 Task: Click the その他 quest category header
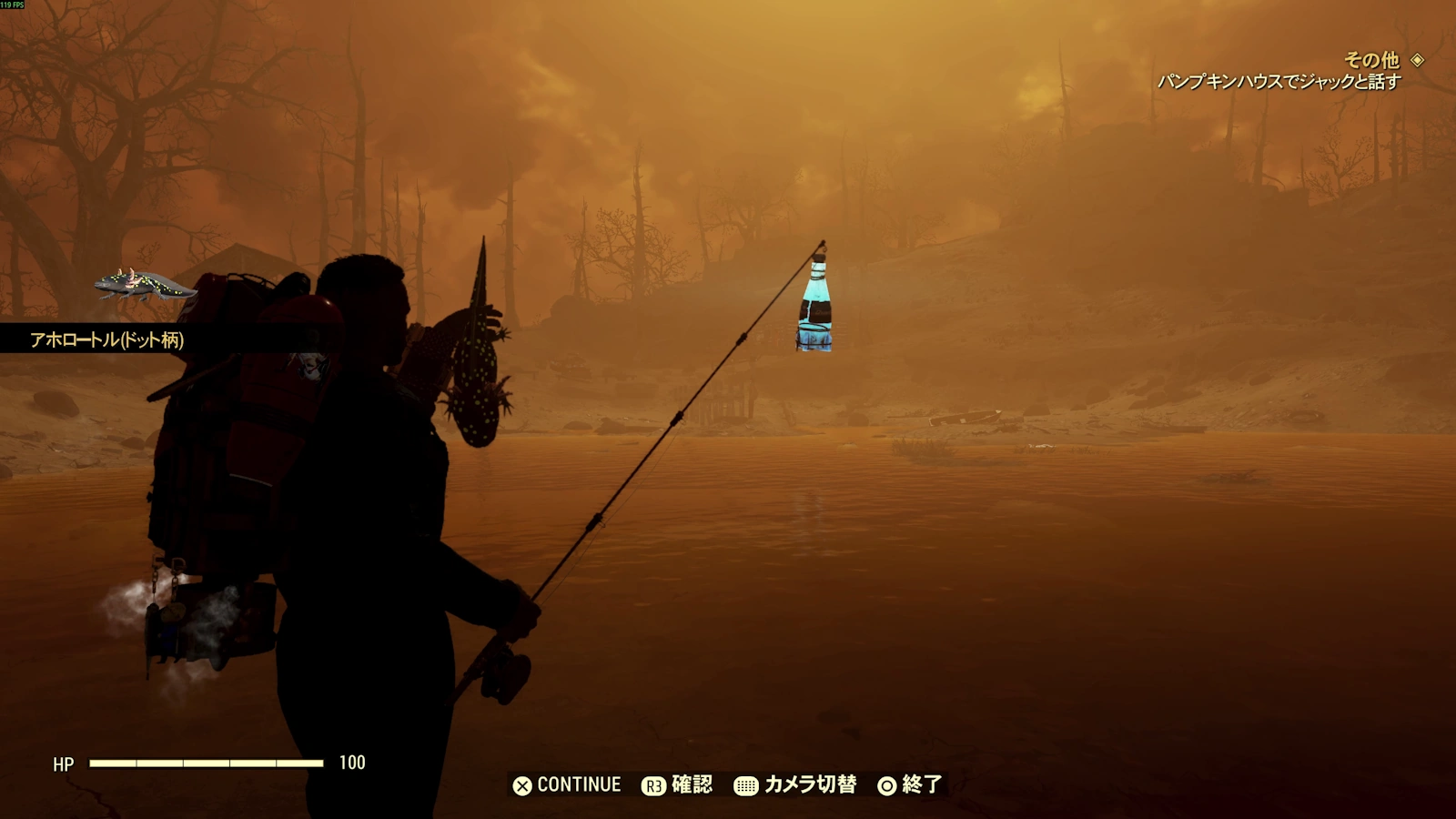coord(1371,60)
